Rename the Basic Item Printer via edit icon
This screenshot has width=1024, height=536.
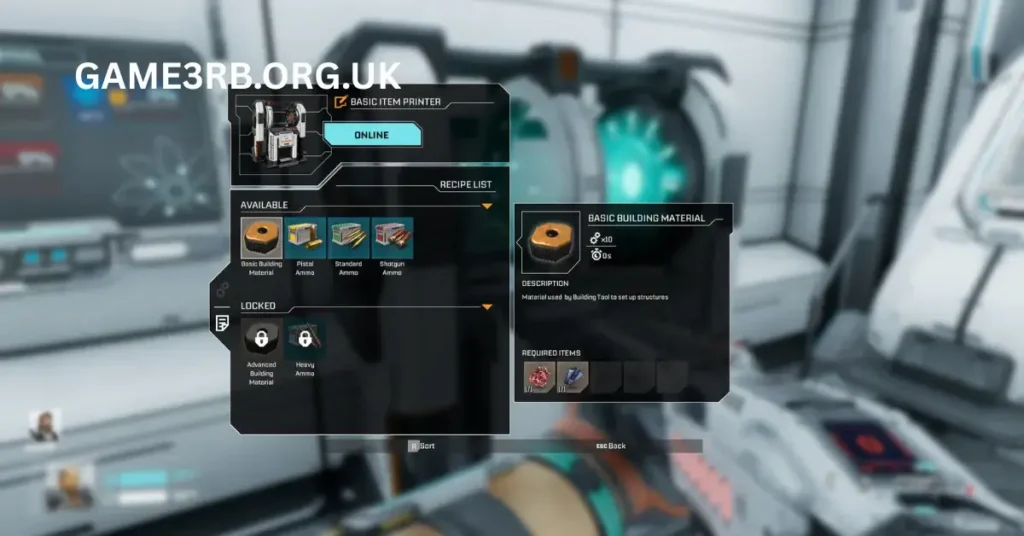coord(340,101)
